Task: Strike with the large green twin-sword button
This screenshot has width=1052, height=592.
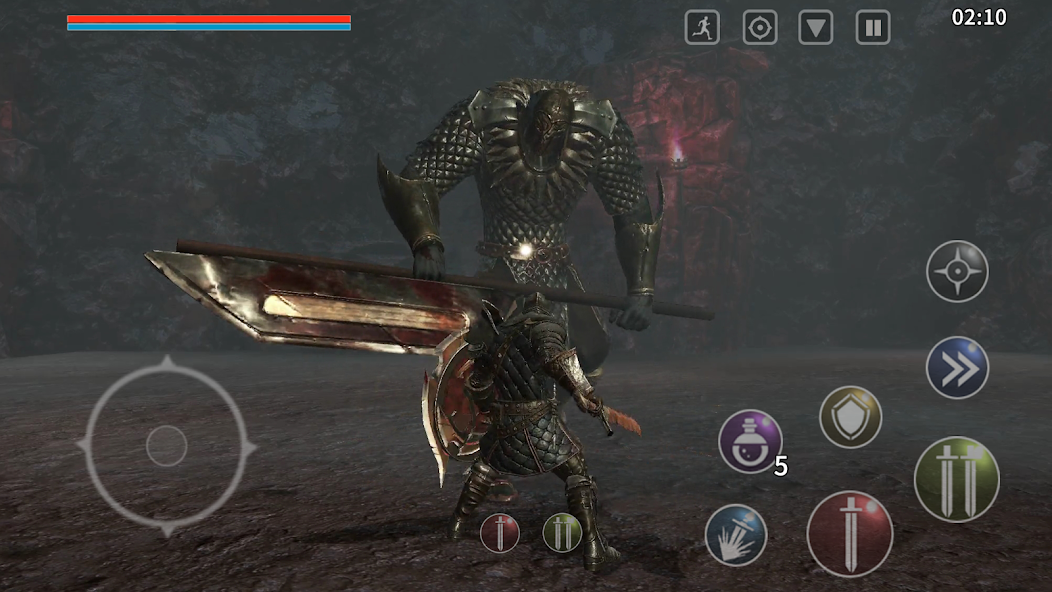Action: pyautogui.click(x=957, y=479)
